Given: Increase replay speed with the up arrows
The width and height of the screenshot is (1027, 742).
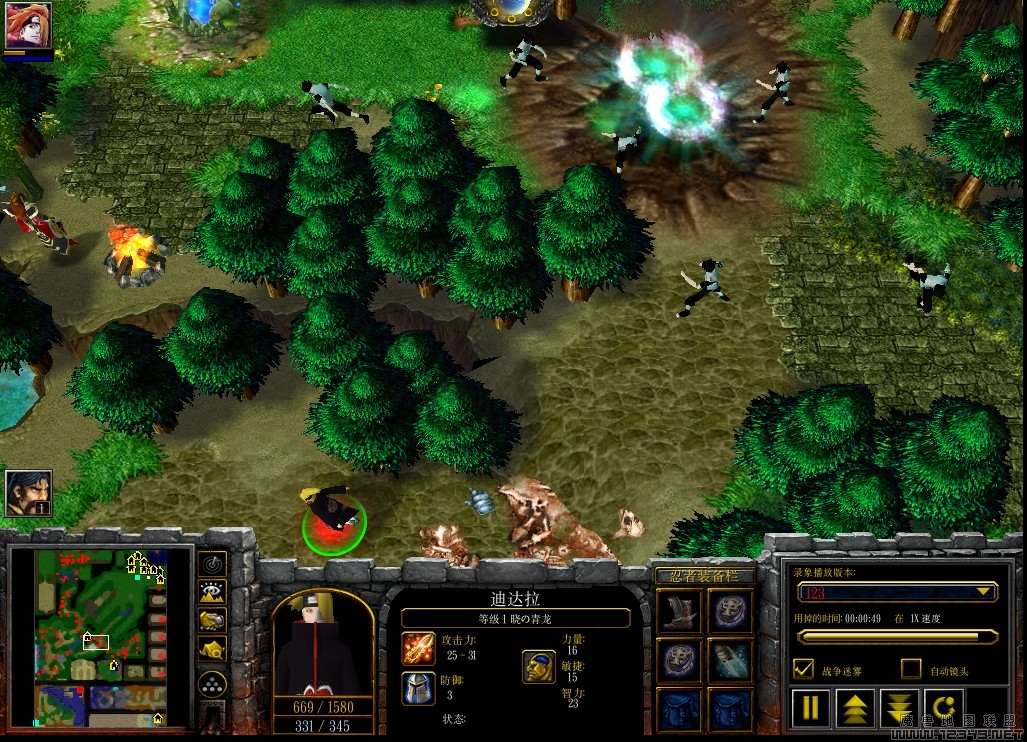Looking at the screenshot, I should 855,708.
